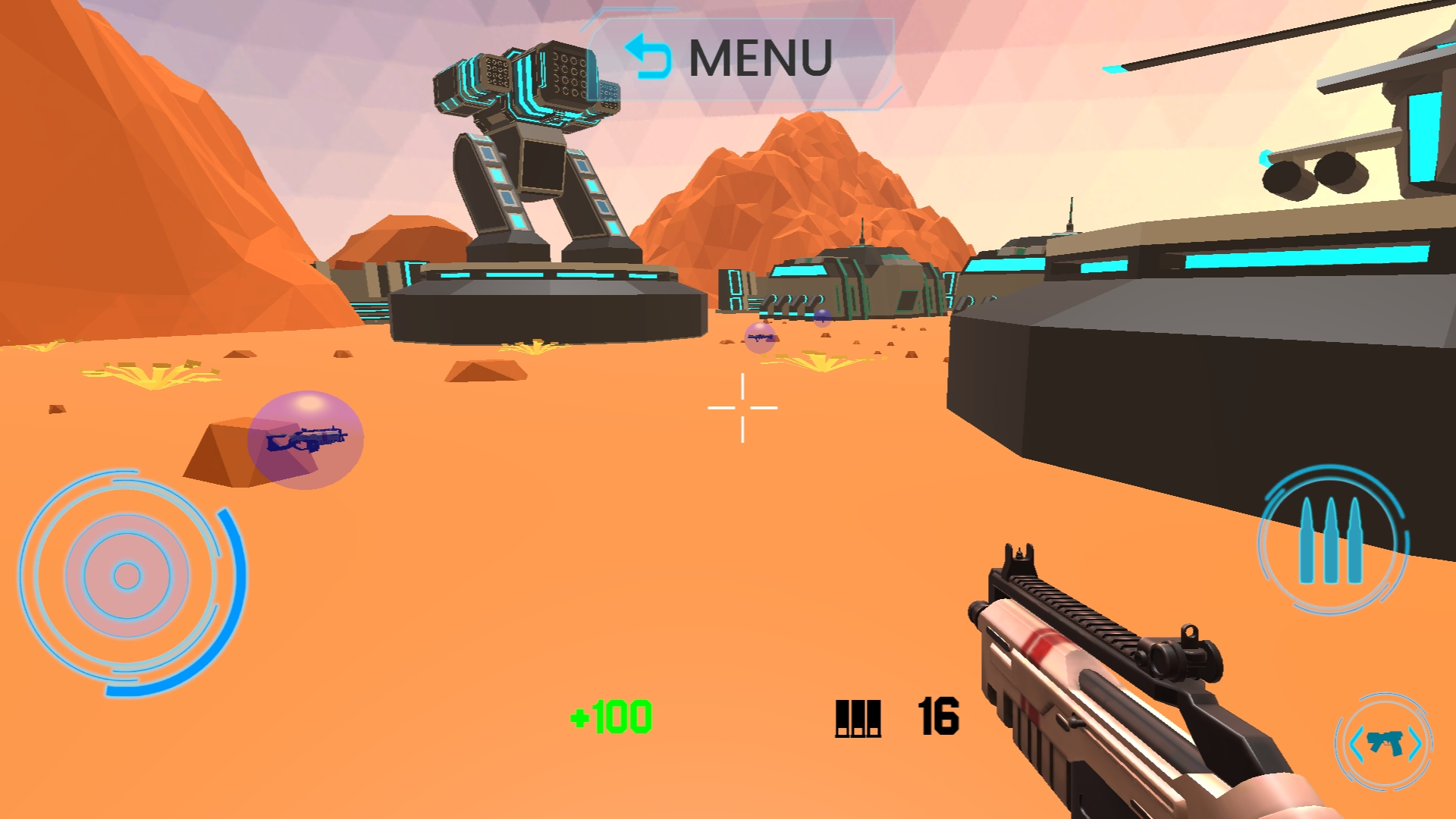Click the green +100 score text
Image resolution: width=1456 pixels, height=819 pixels.
point(611,716)
